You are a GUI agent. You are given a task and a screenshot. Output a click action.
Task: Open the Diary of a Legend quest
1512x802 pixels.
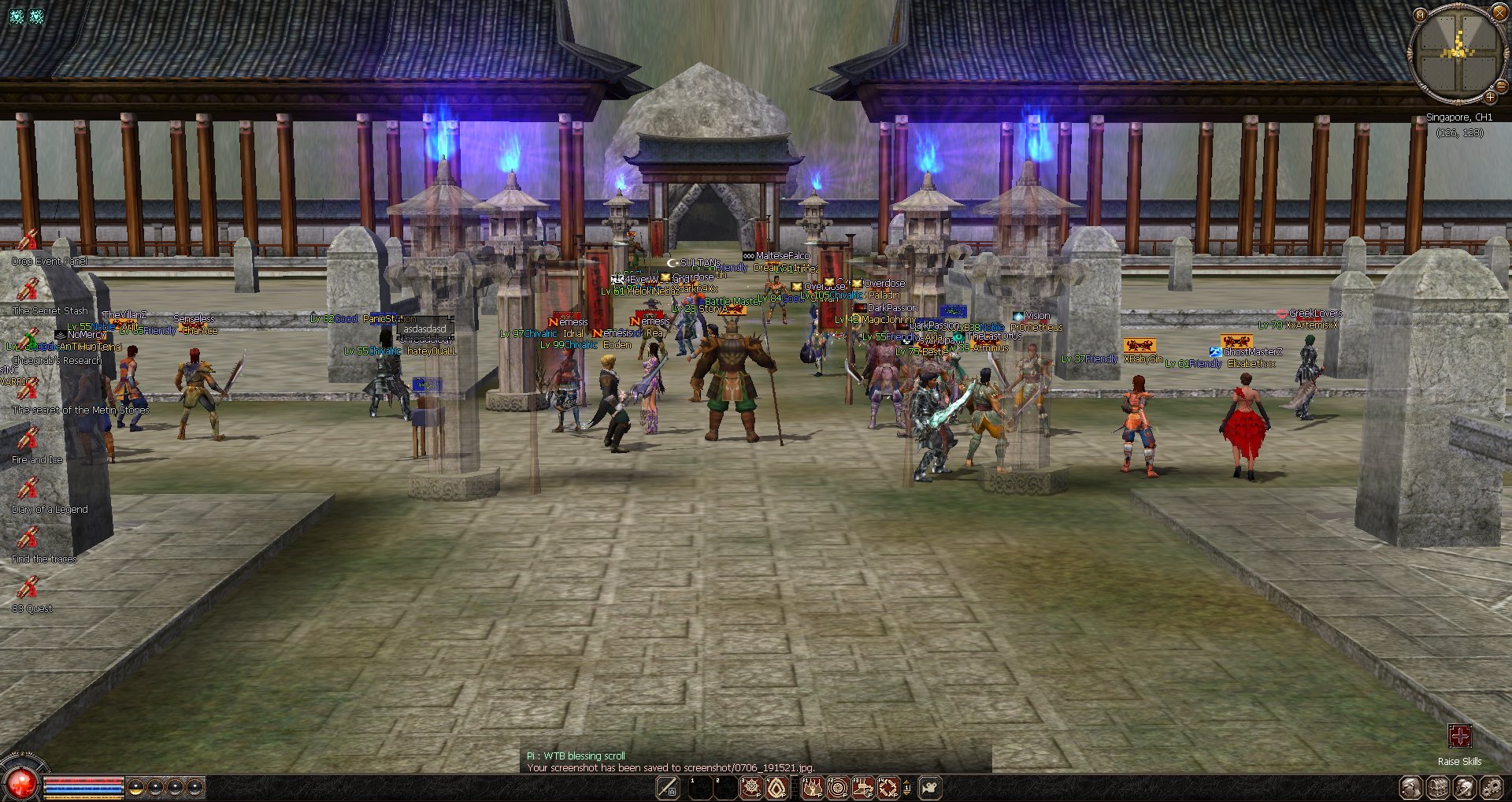(x=28, y=488)
